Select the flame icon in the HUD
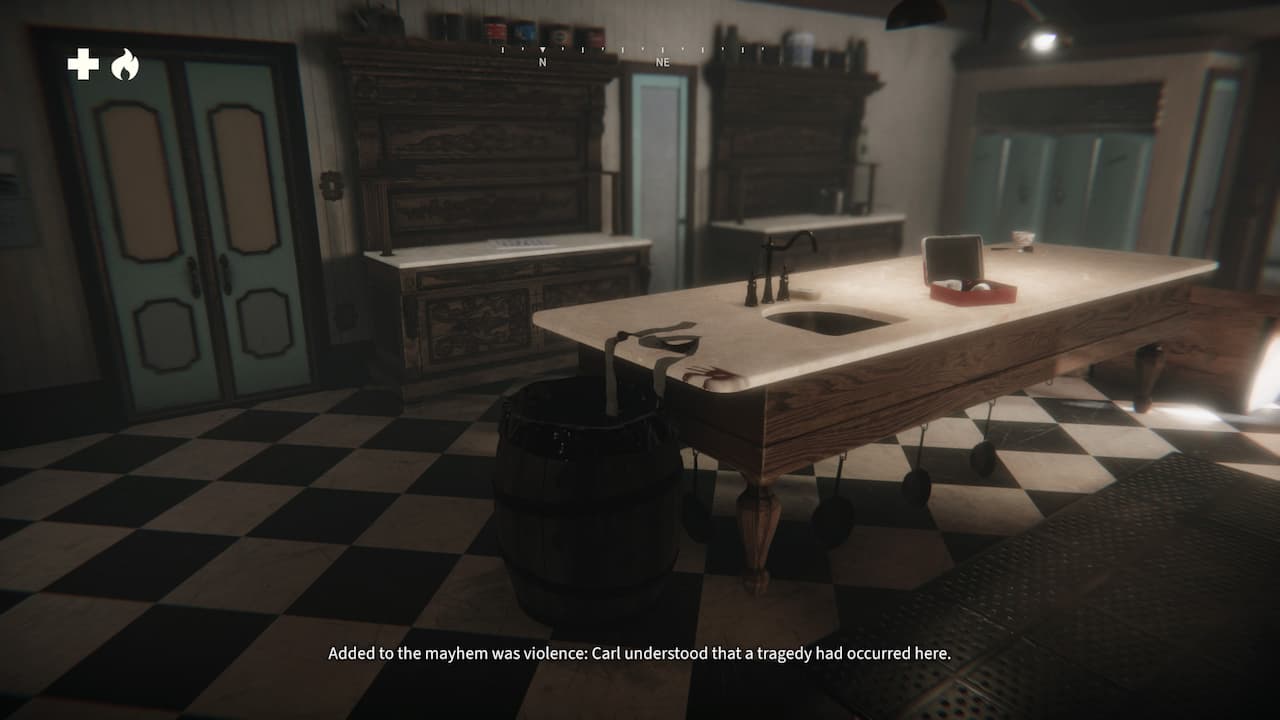Image resolution: width=1280 pixels, height=720 pixels. tap(124, 65)
